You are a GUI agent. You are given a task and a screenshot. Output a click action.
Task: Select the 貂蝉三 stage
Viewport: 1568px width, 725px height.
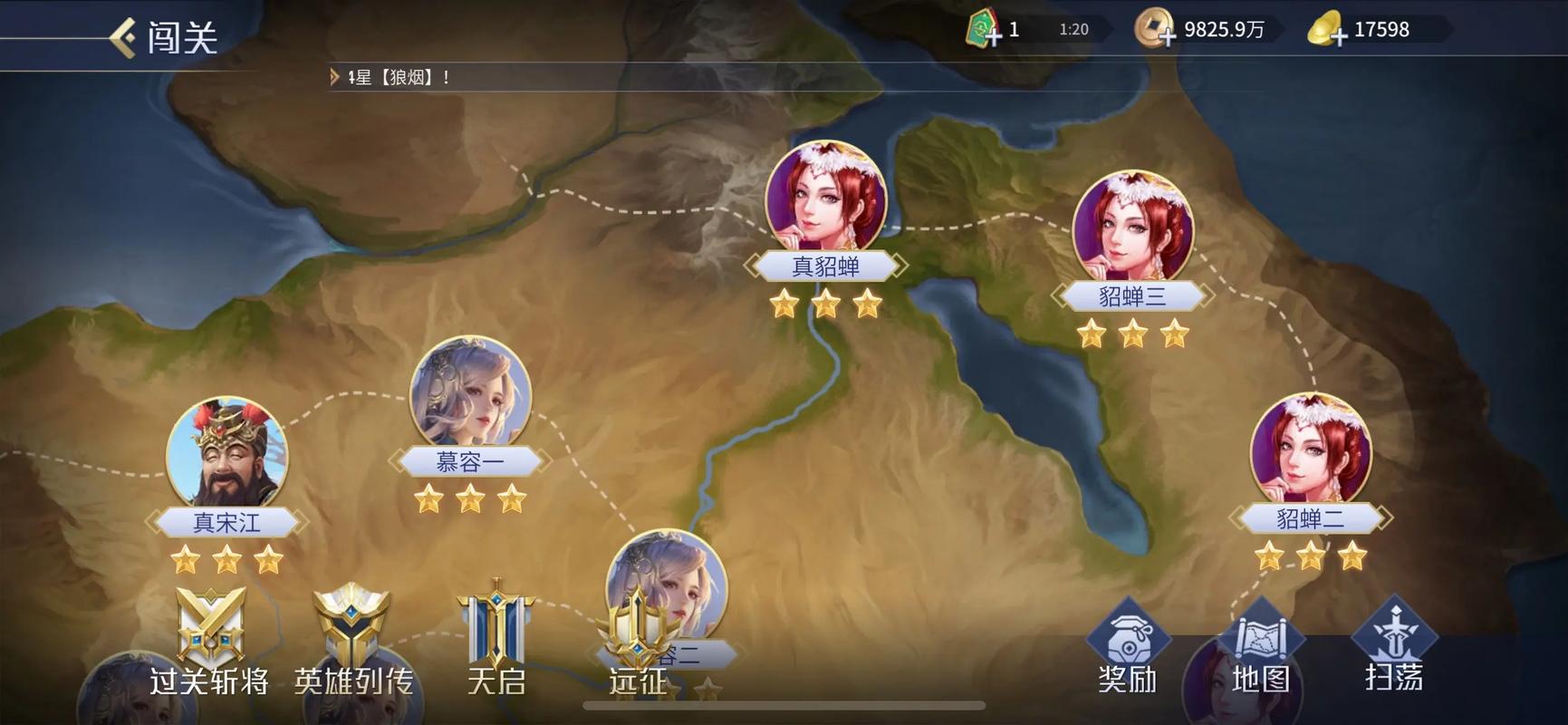(x=1132, y=228)
